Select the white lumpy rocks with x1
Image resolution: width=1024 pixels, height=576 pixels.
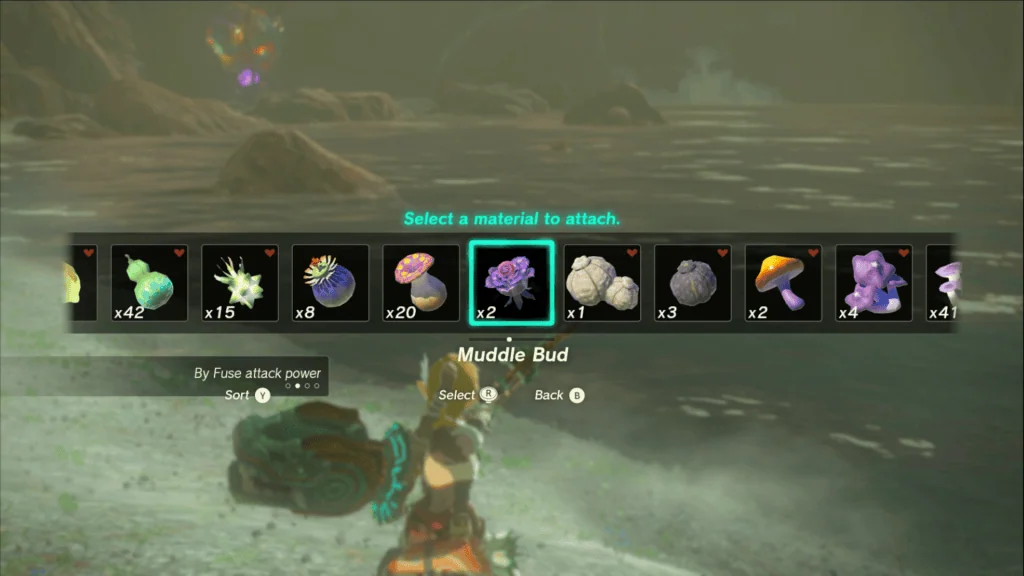[602, 283]
